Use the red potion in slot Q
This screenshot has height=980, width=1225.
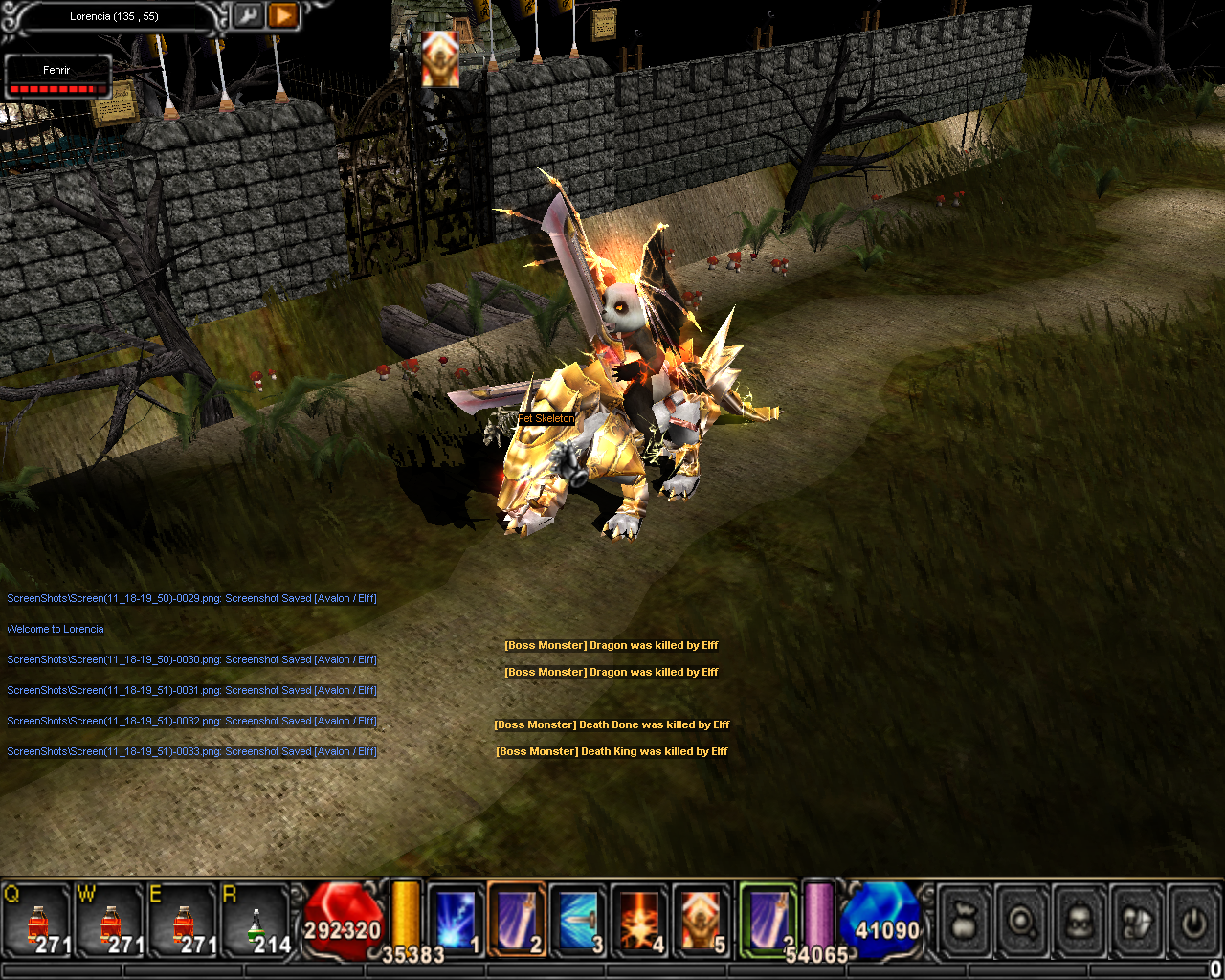(x=36, y=923)
